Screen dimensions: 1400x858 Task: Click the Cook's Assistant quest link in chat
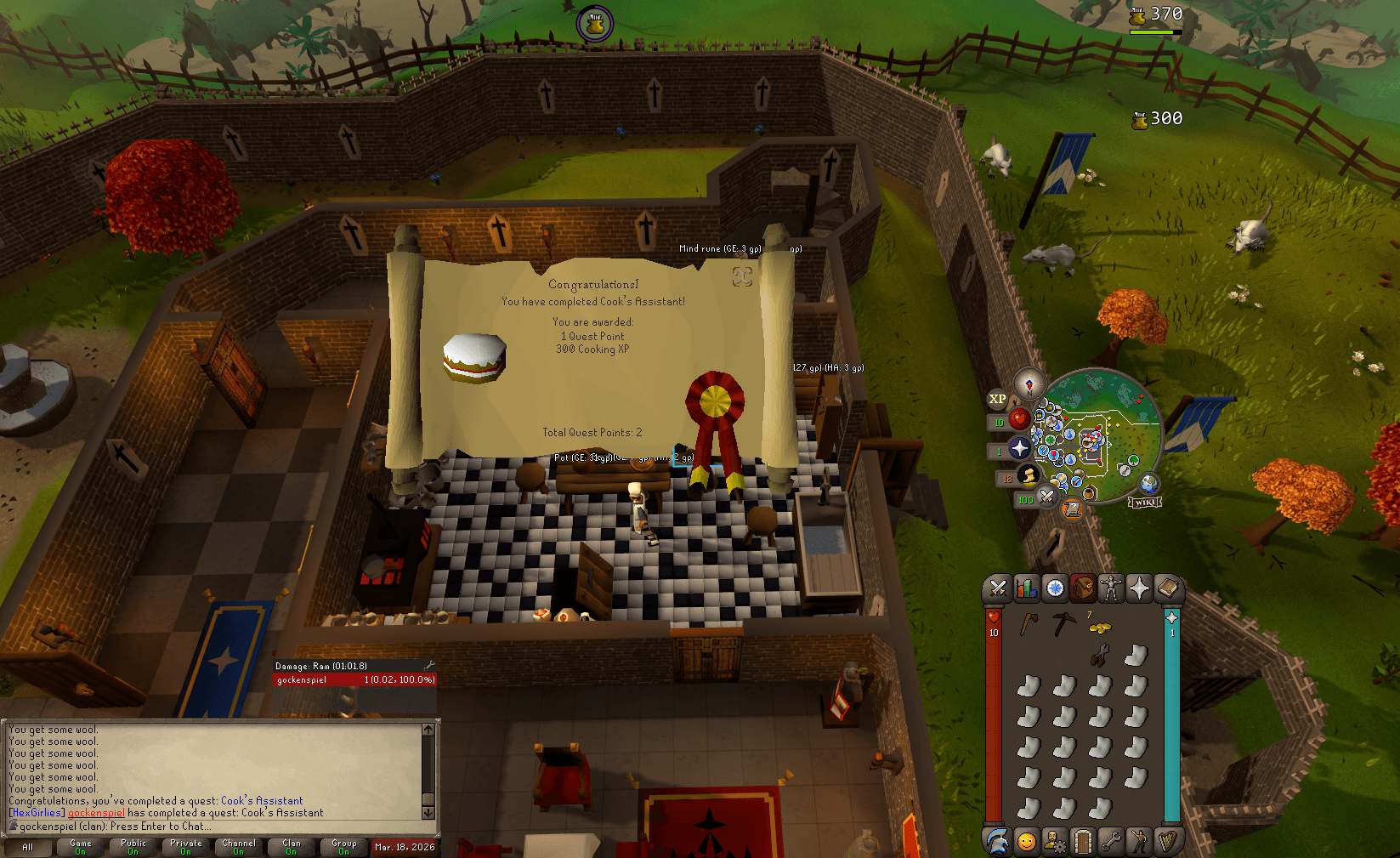[261, 800]
